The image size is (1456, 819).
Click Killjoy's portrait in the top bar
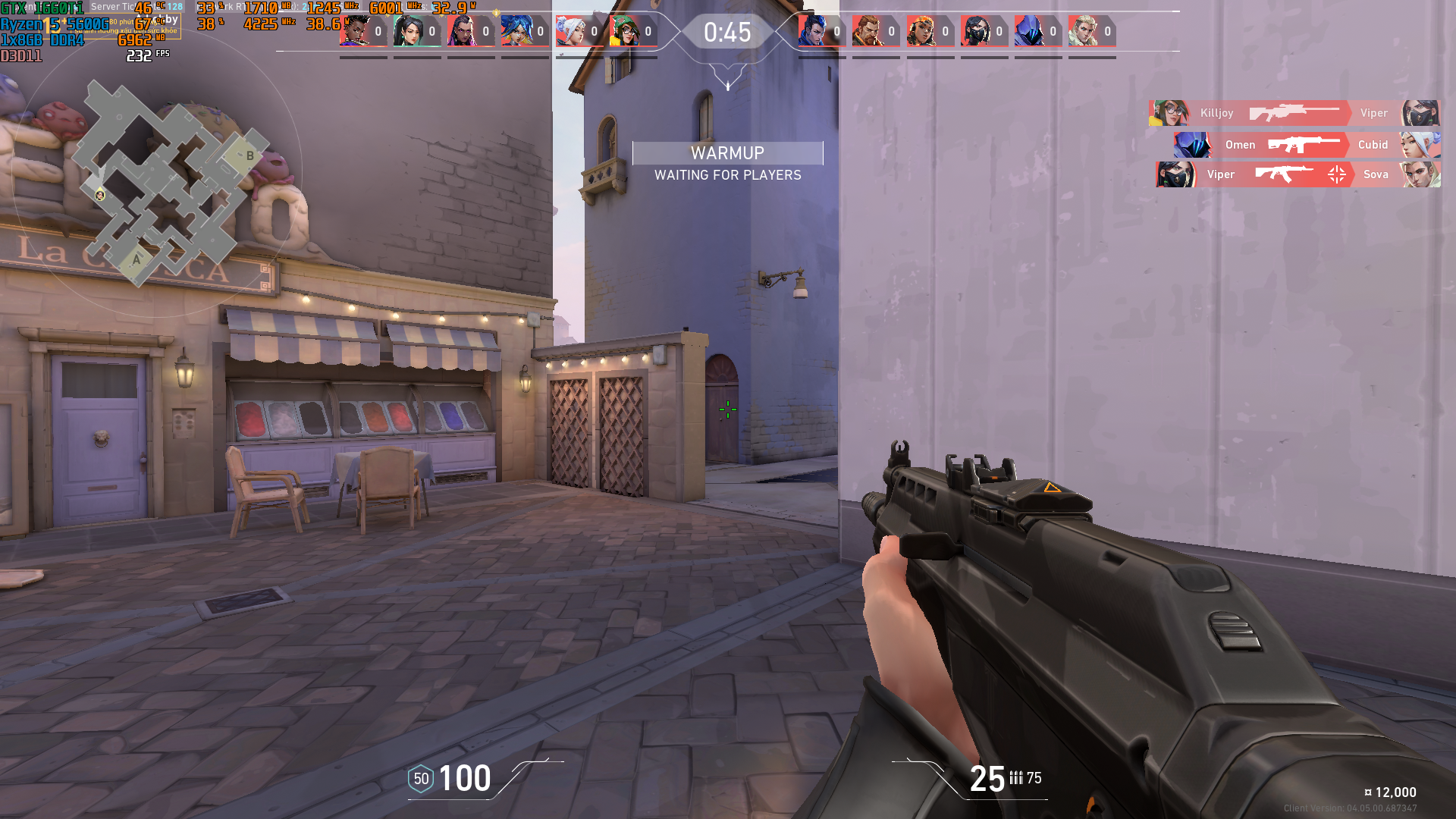tap(625, 31)
